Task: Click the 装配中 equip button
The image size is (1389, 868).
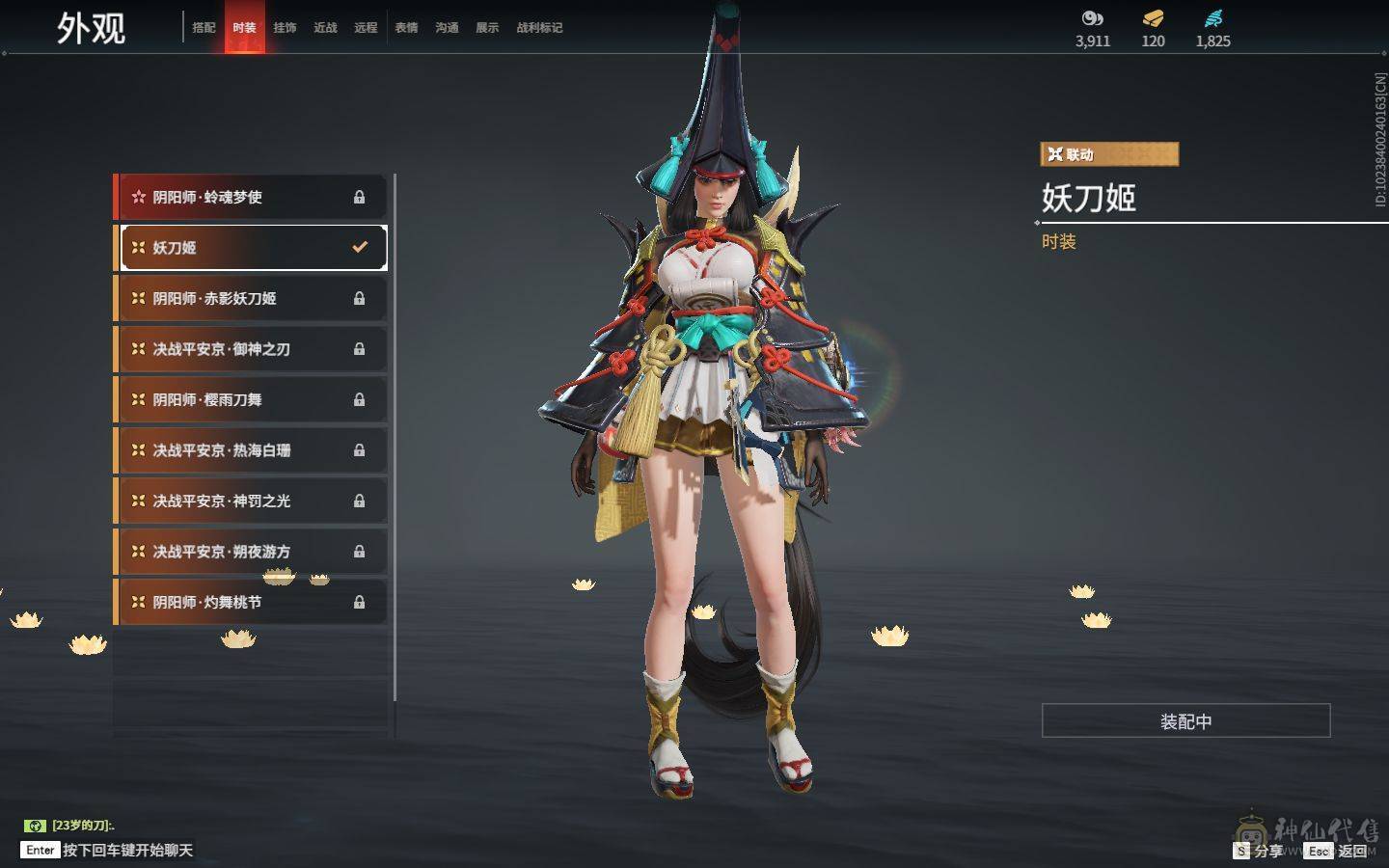Action: click(x=1185, y=721)
